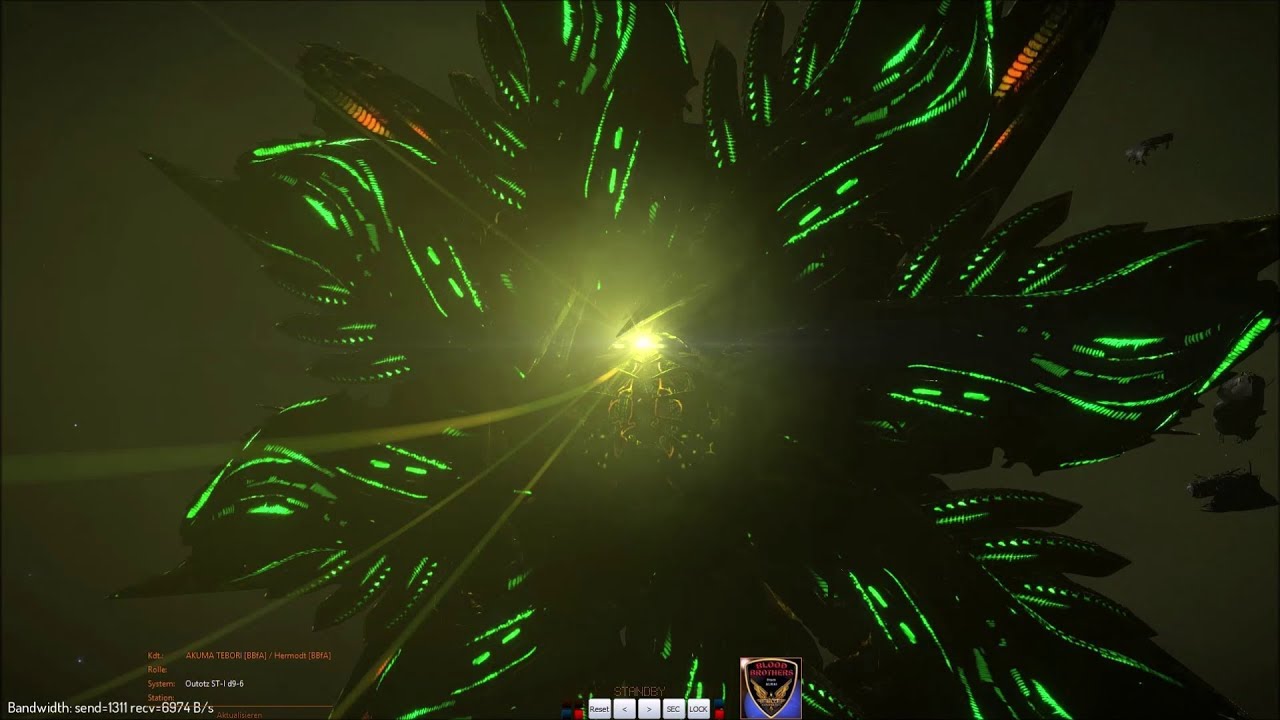
Task: Click the STANDBY status indicator
Action: pos(640,690)
